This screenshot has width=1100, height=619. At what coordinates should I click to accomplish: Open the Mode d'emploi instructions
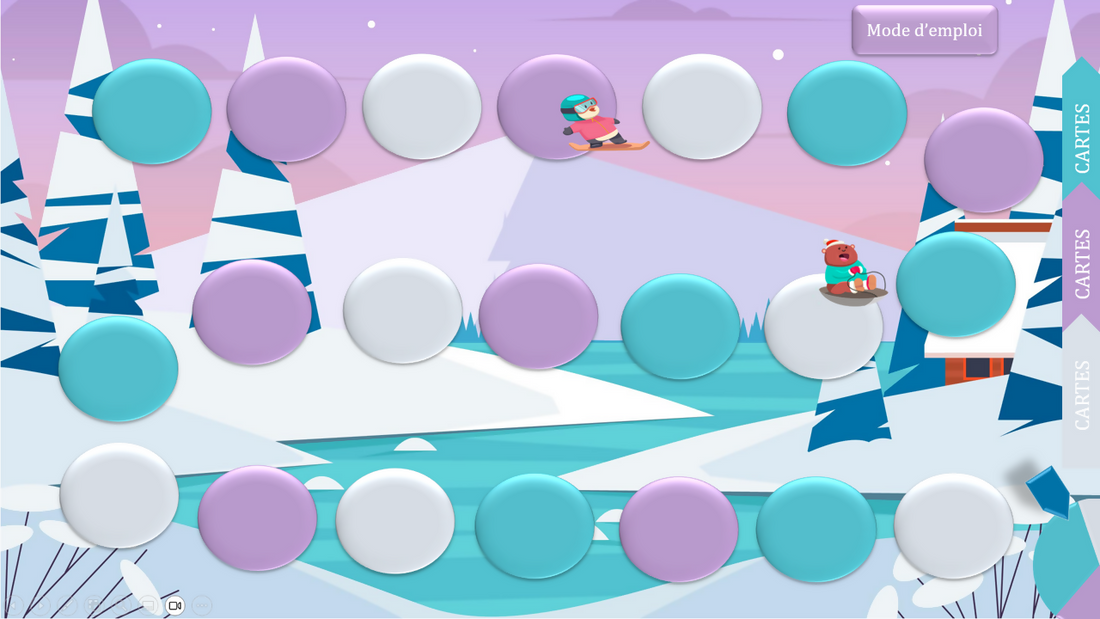coord(924,30)
